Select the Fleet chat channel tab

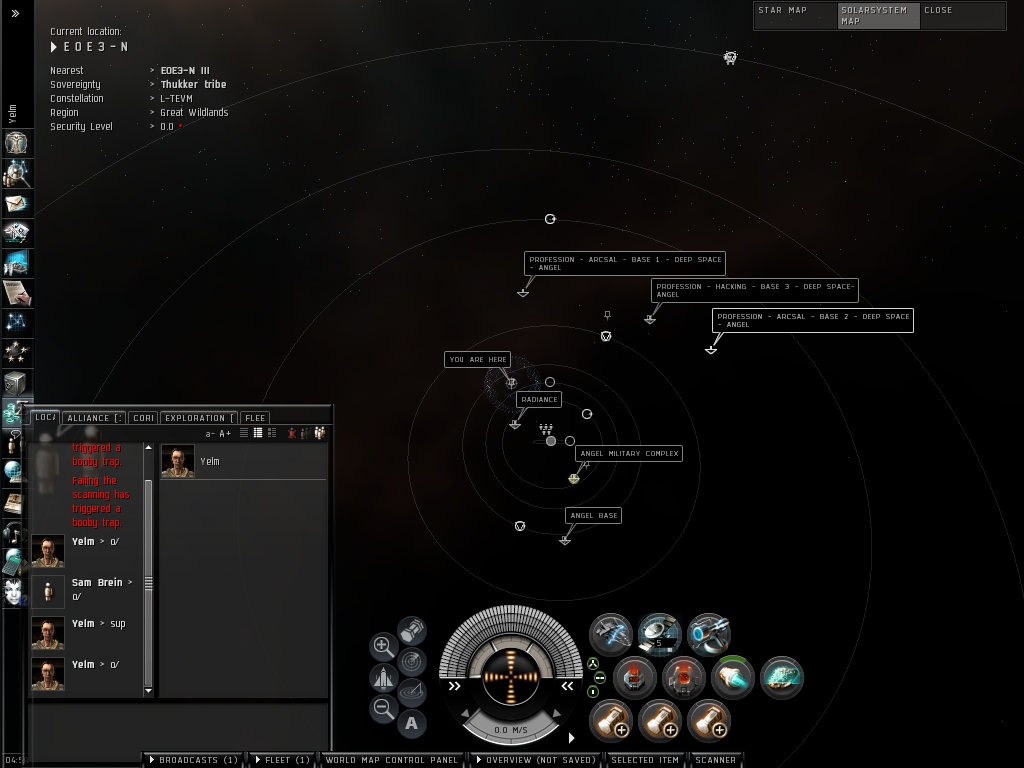pyautogui.click(x=255, y=418)
